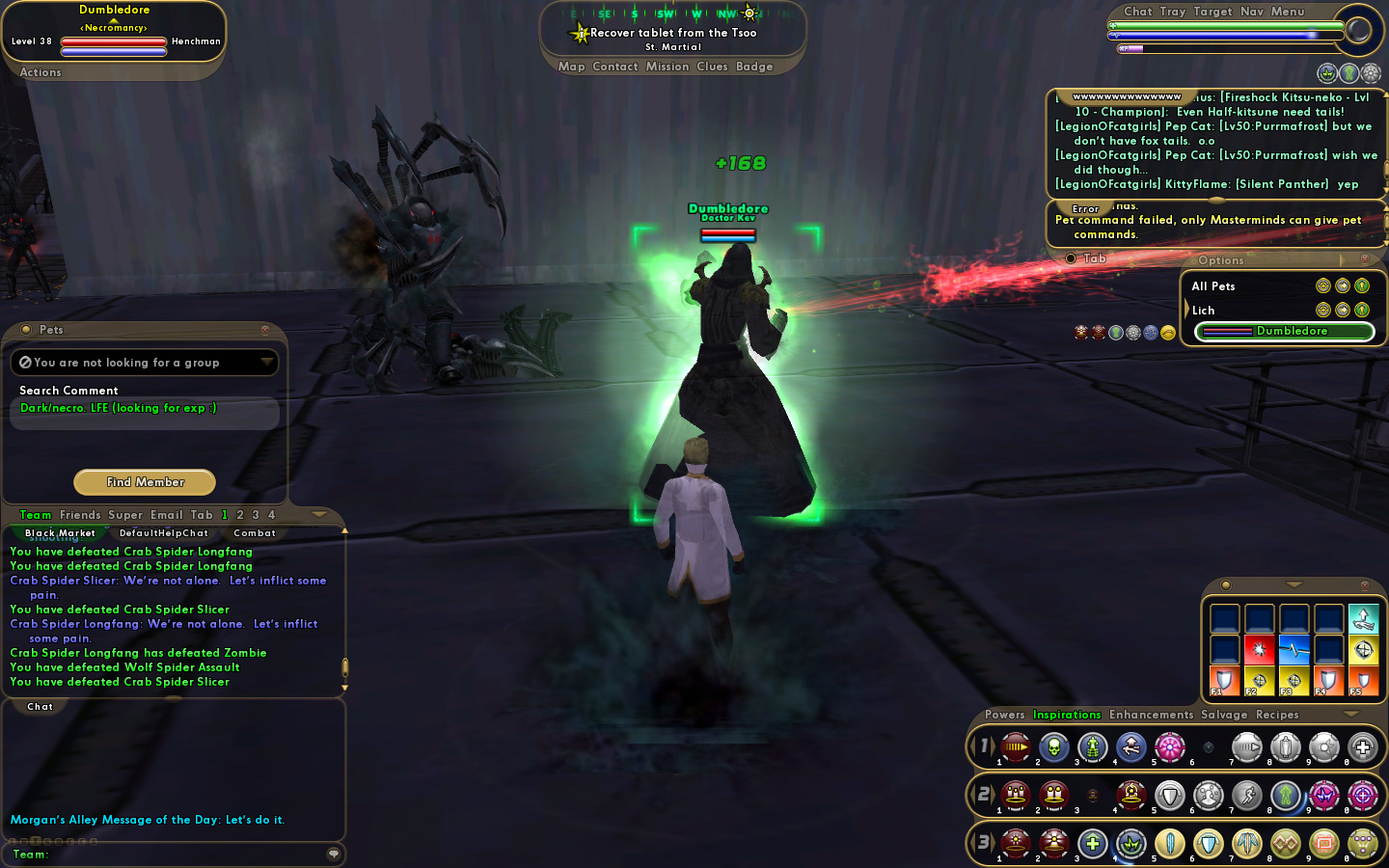Use the blue heartbeat inspiration
The image size is (1389, 868).
click(x=1294, y=649)
